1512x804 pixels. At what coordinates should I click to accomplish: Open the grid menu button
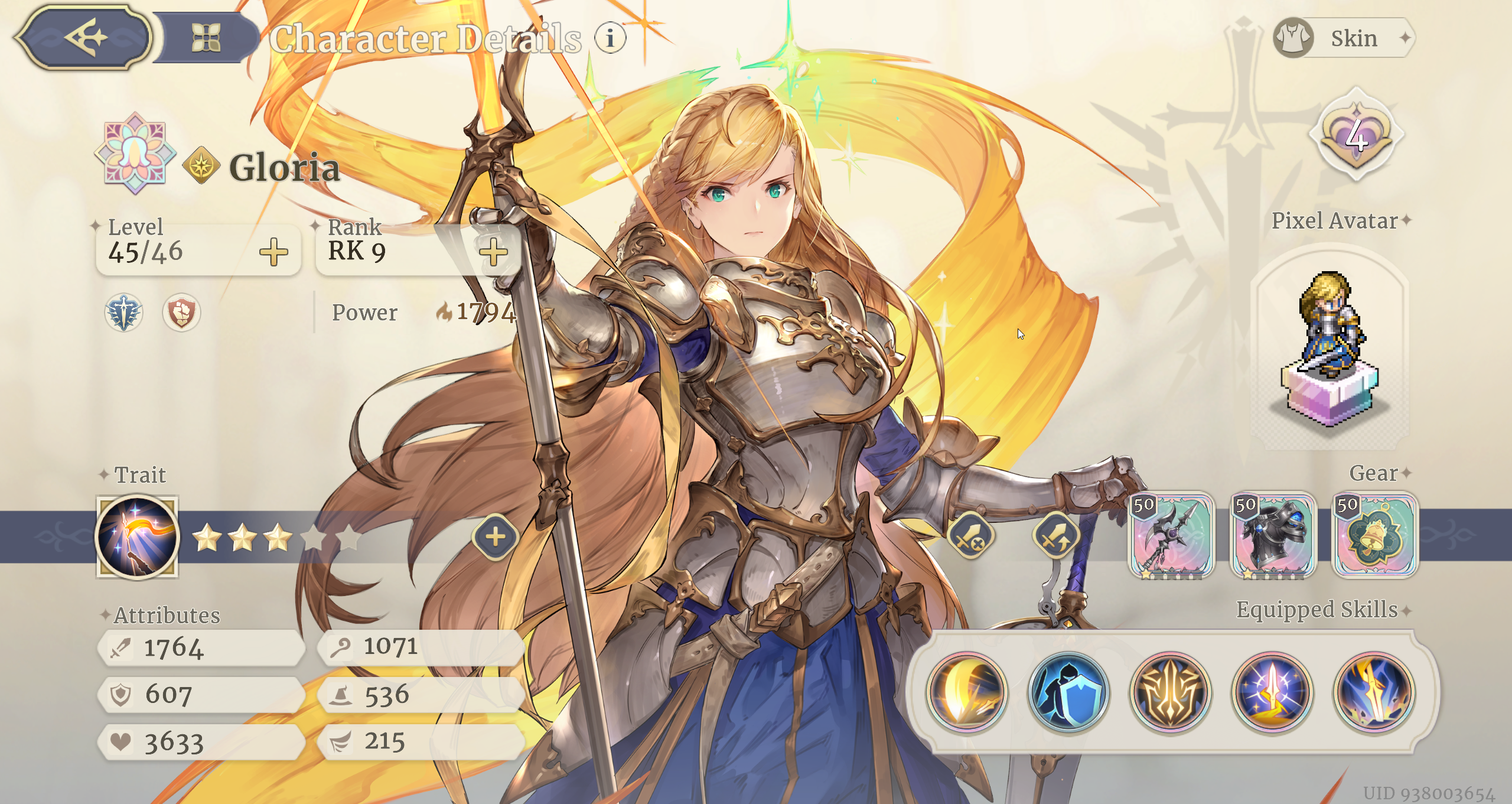pyautogui.click(x=206, y=38)
